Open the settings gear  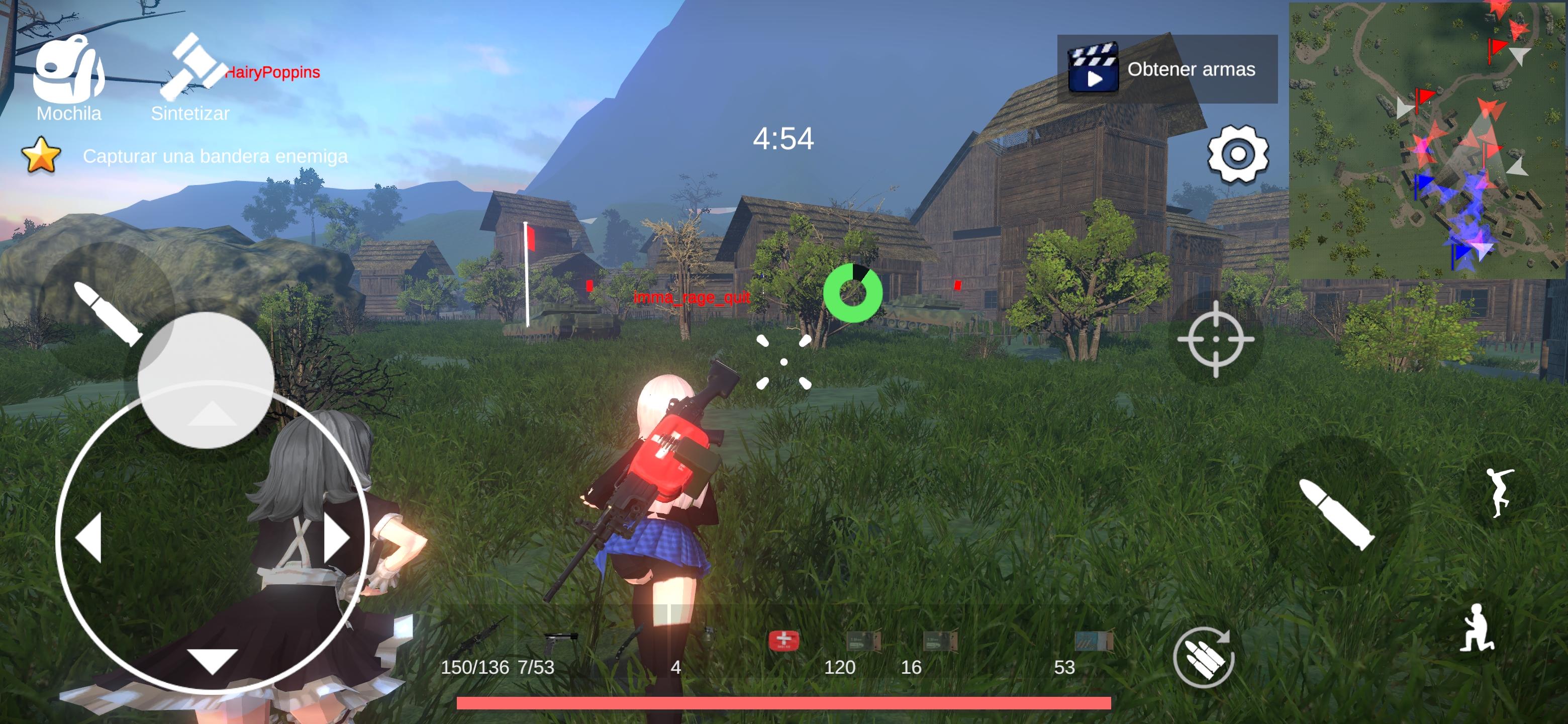tap(1239, 156)
